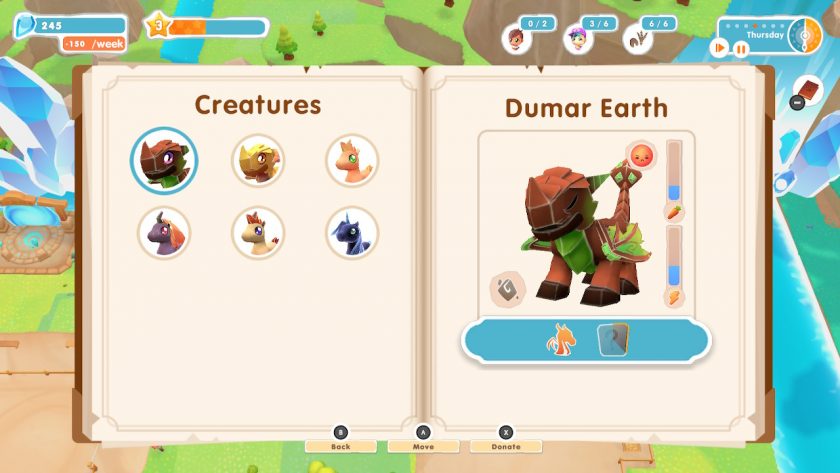Toggle the fast-forward time button
Image resolution: width=840 pixels, height=473 pixels.
[719, 47]
